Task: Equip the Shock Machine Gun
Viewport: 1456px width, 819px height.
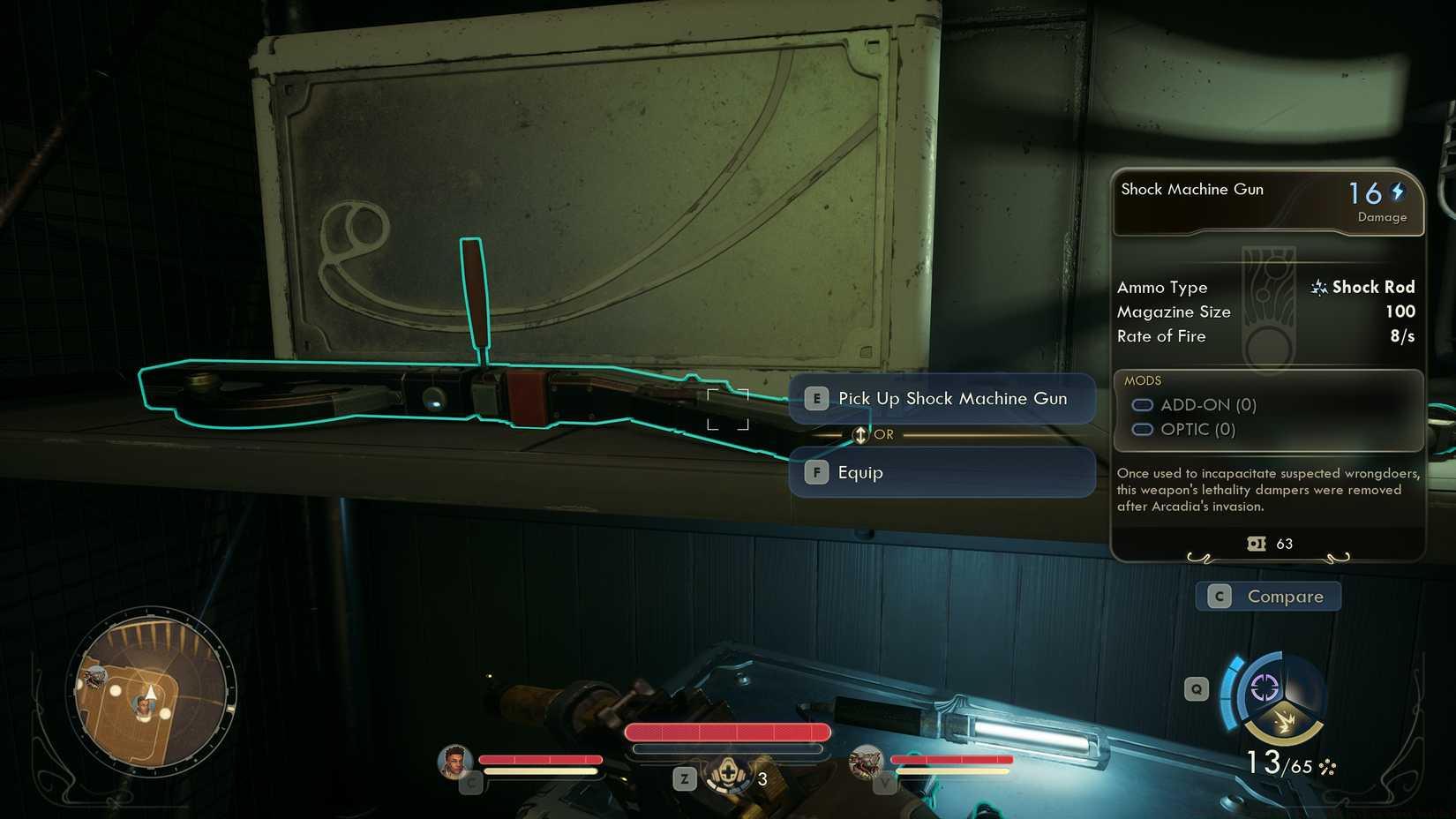Action: click(x=942, y=473)
